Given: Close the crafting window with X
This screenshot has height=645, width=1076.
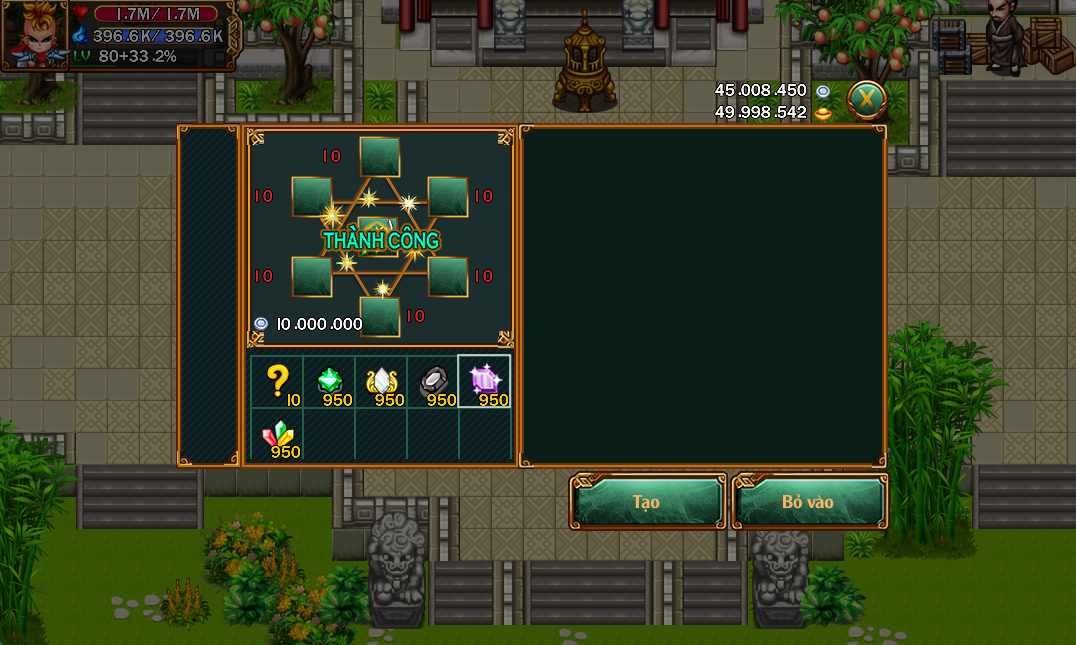Looking at the screenshot, I should [867, 99].
